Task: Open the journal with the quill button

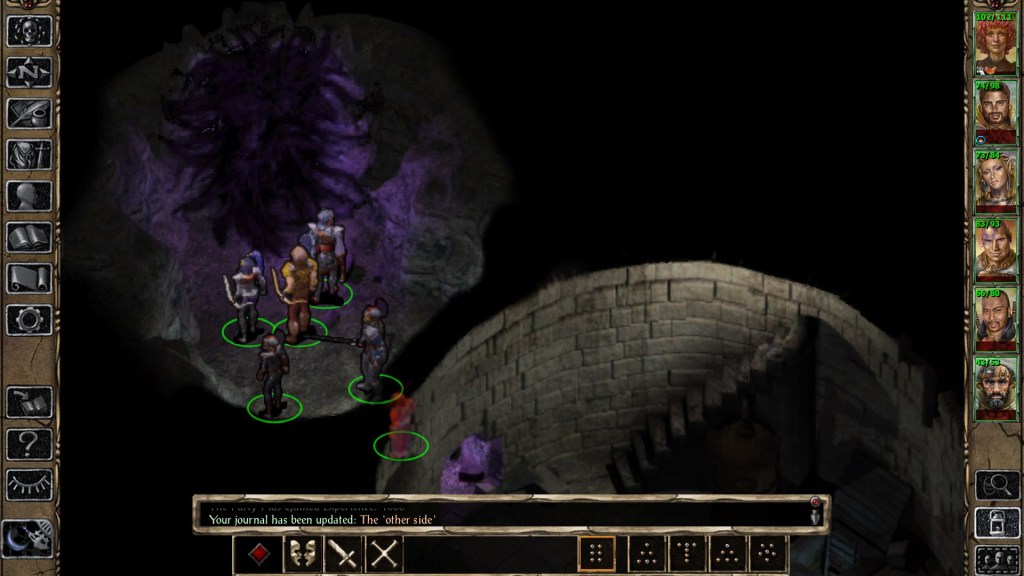Action: [29, 113]
